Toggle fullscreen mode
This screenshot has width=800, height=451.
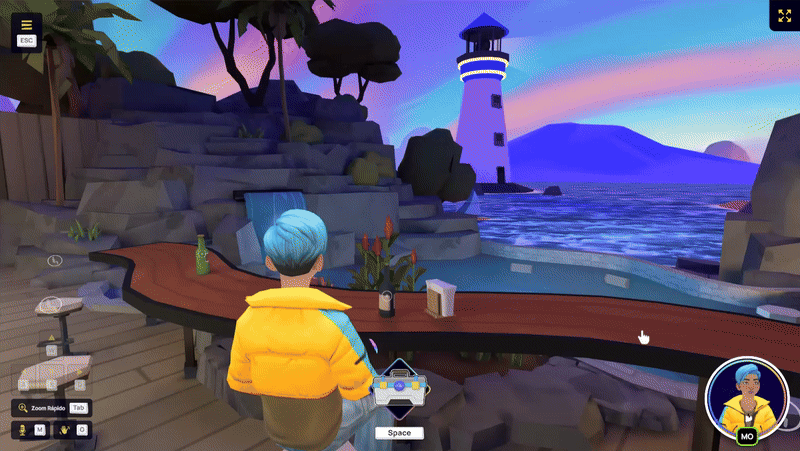click(783, 16)
